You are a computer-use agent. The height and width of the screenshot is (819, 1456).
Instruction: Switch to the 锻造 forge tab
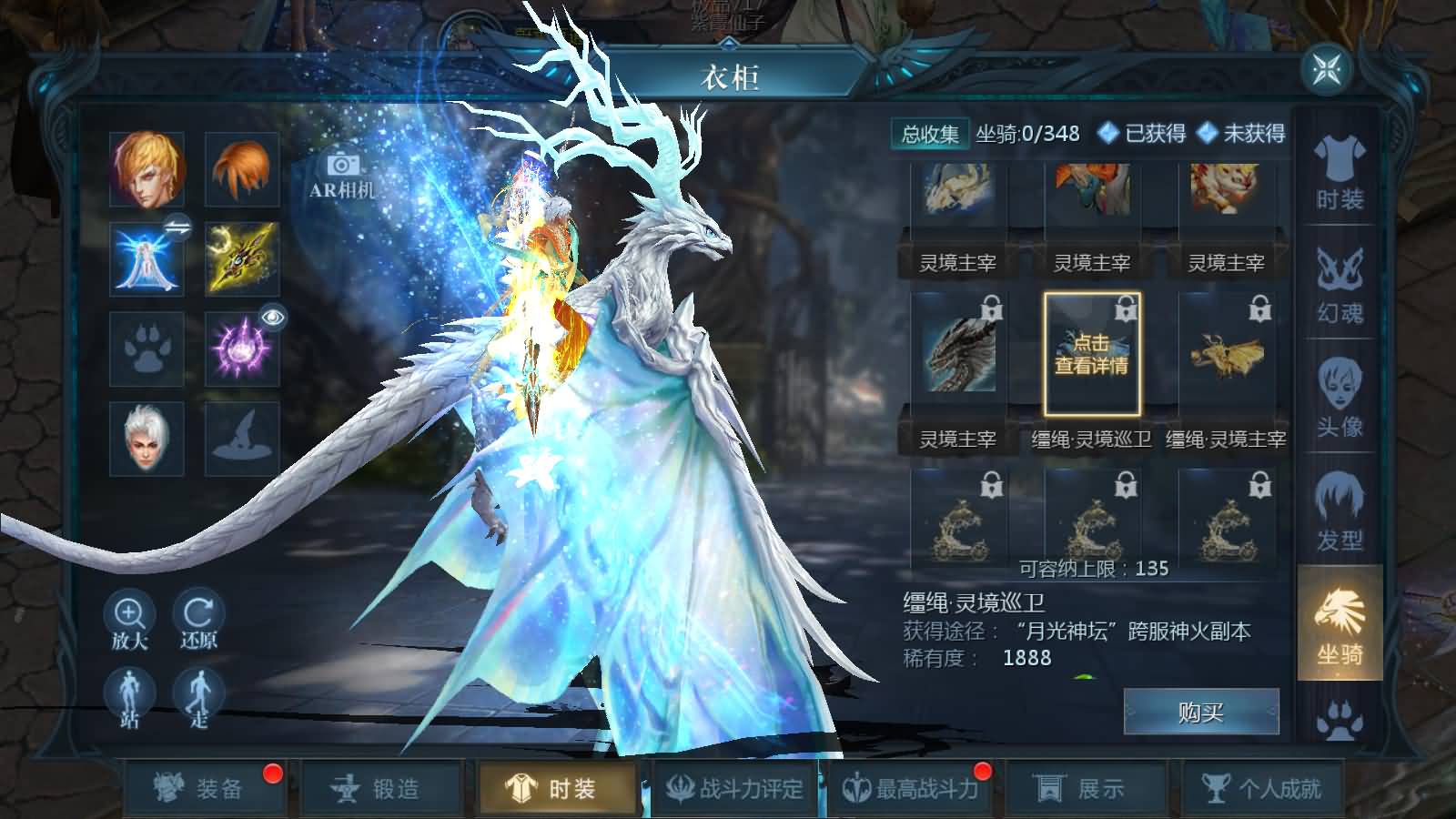coord(386,790)
